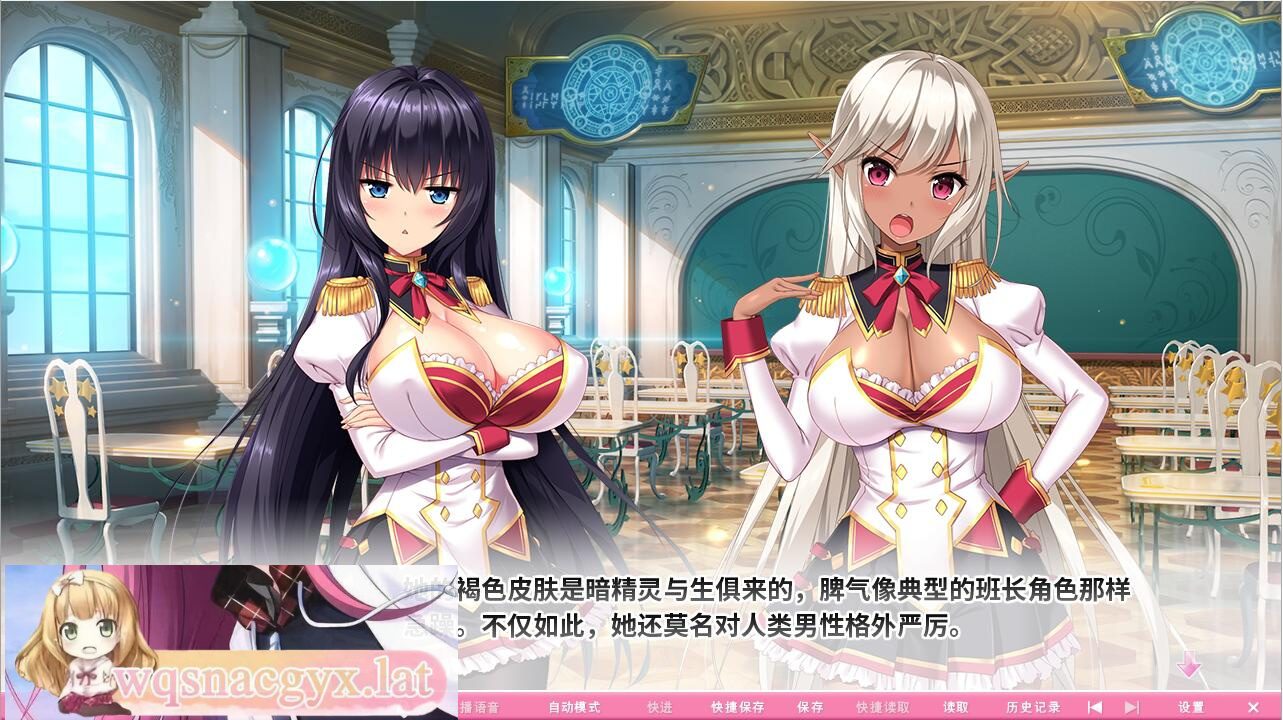Enable 自动模式 auto-read mode
Viewport: 1283px width, 720px height.
pos(573,707)
